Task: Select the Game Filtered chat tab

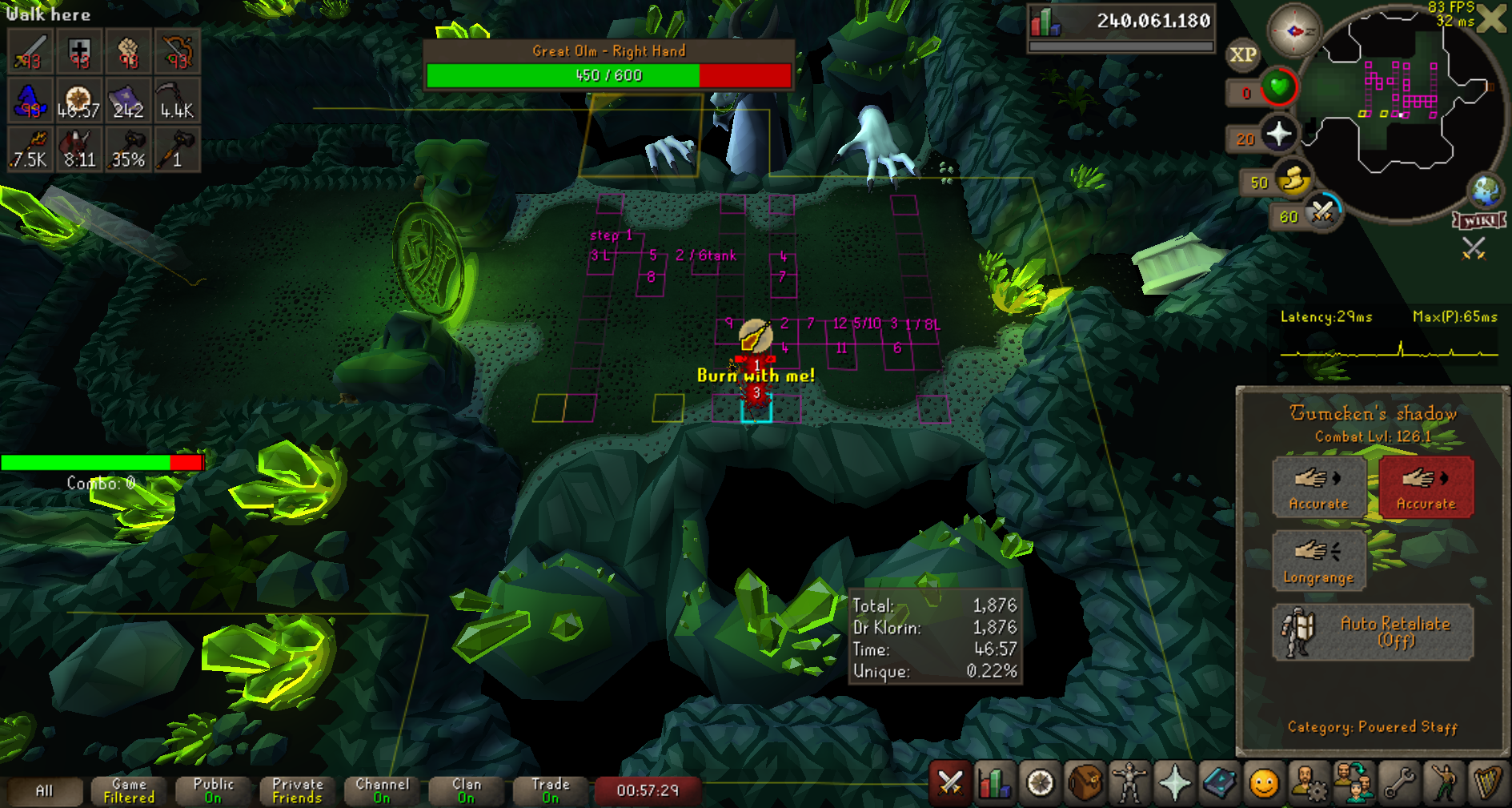Action: click(x=129, y=790)
